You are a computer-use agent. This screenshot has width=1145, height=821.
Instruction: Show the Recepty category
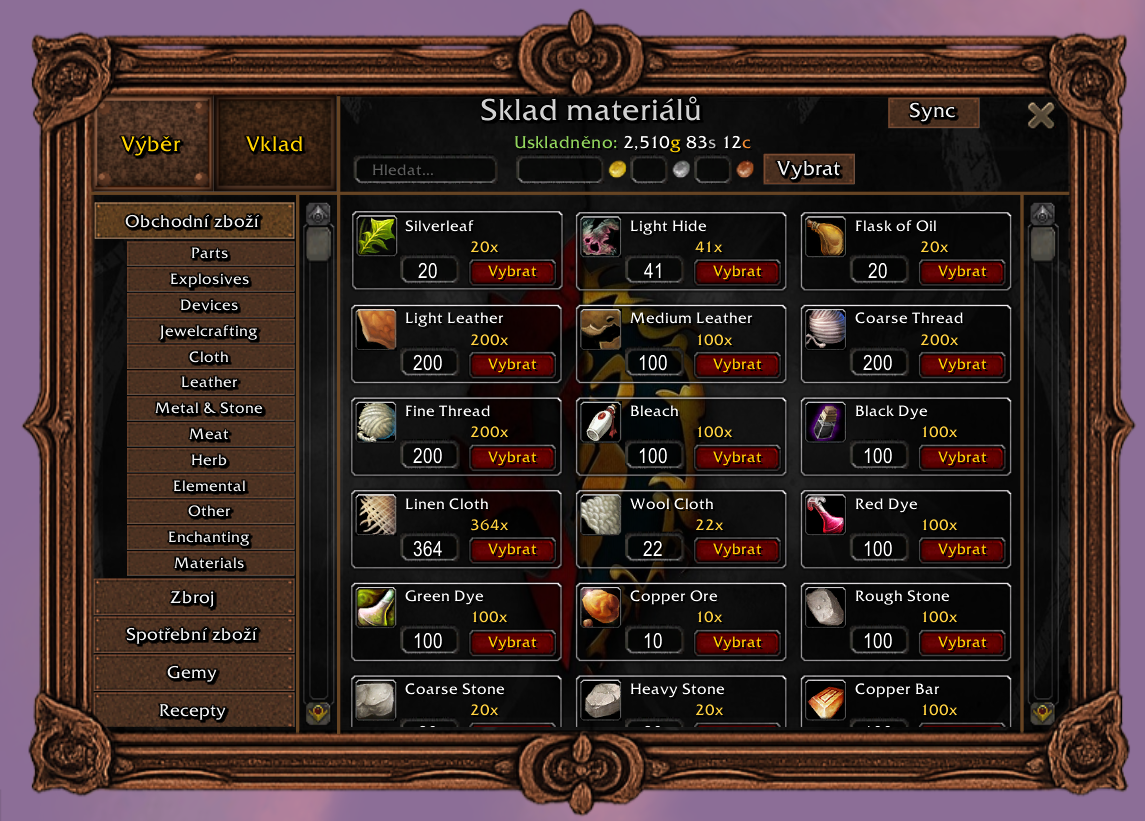pyautogui.click(x=193, y=711)
